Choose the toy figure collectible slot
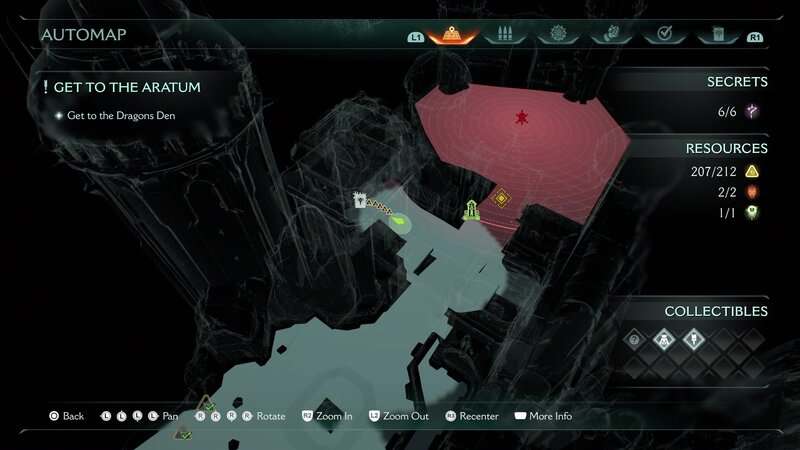The image size is (800, 450). 661,340
